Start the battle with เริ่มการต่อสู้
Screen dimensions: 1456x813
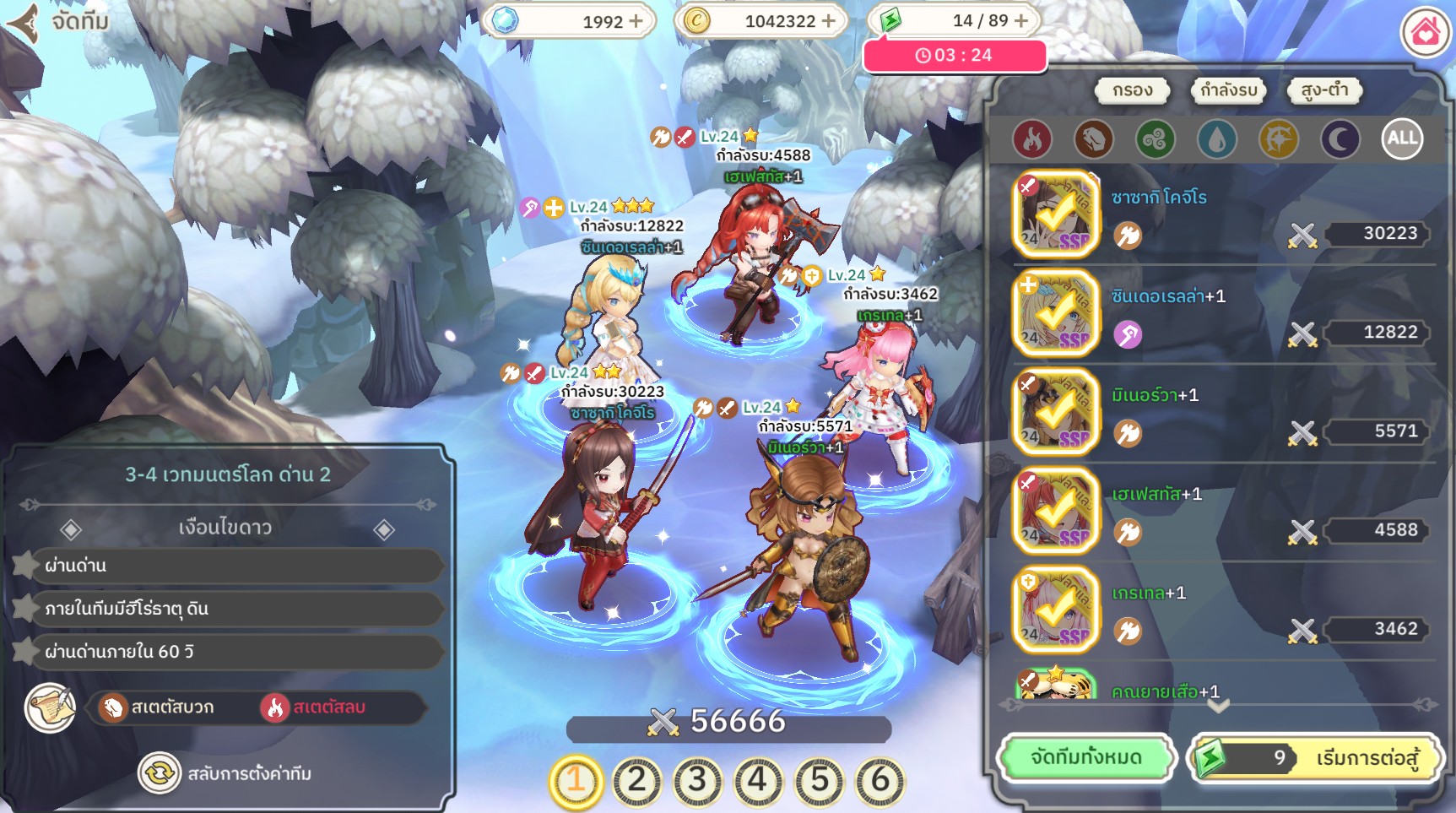click(1315, 758)
